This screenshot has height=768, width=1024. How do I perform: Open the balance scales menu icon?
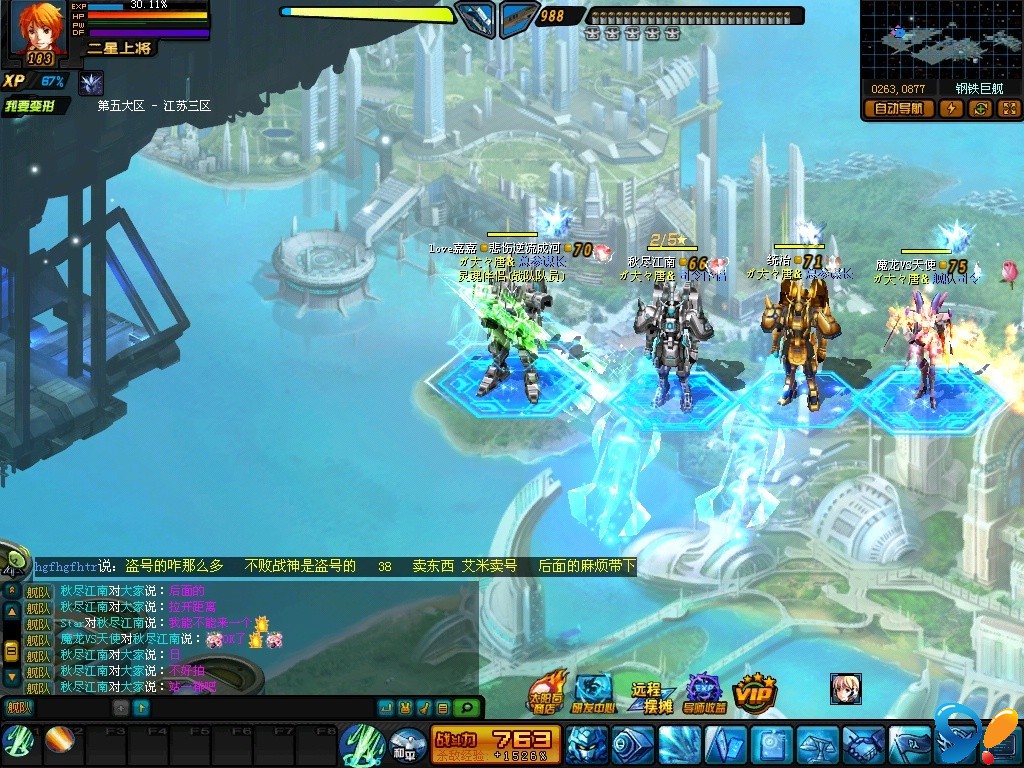pyautogui.click(x=816, y=745)
